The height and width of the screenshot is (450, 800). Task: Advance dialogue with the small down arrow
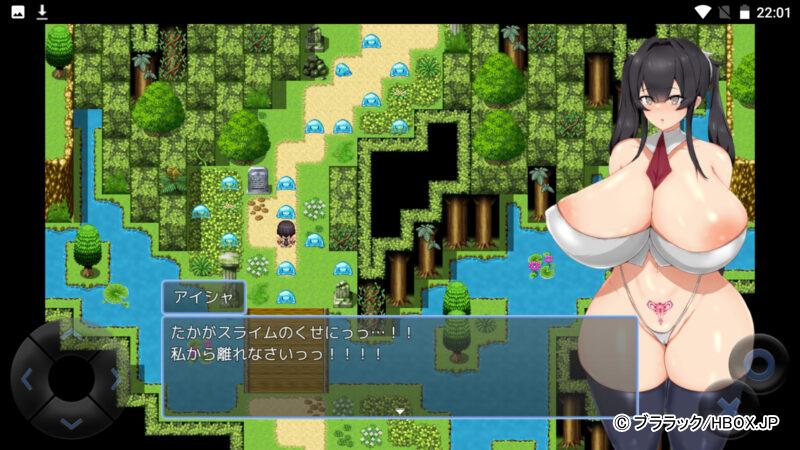[x=399, y=410]
